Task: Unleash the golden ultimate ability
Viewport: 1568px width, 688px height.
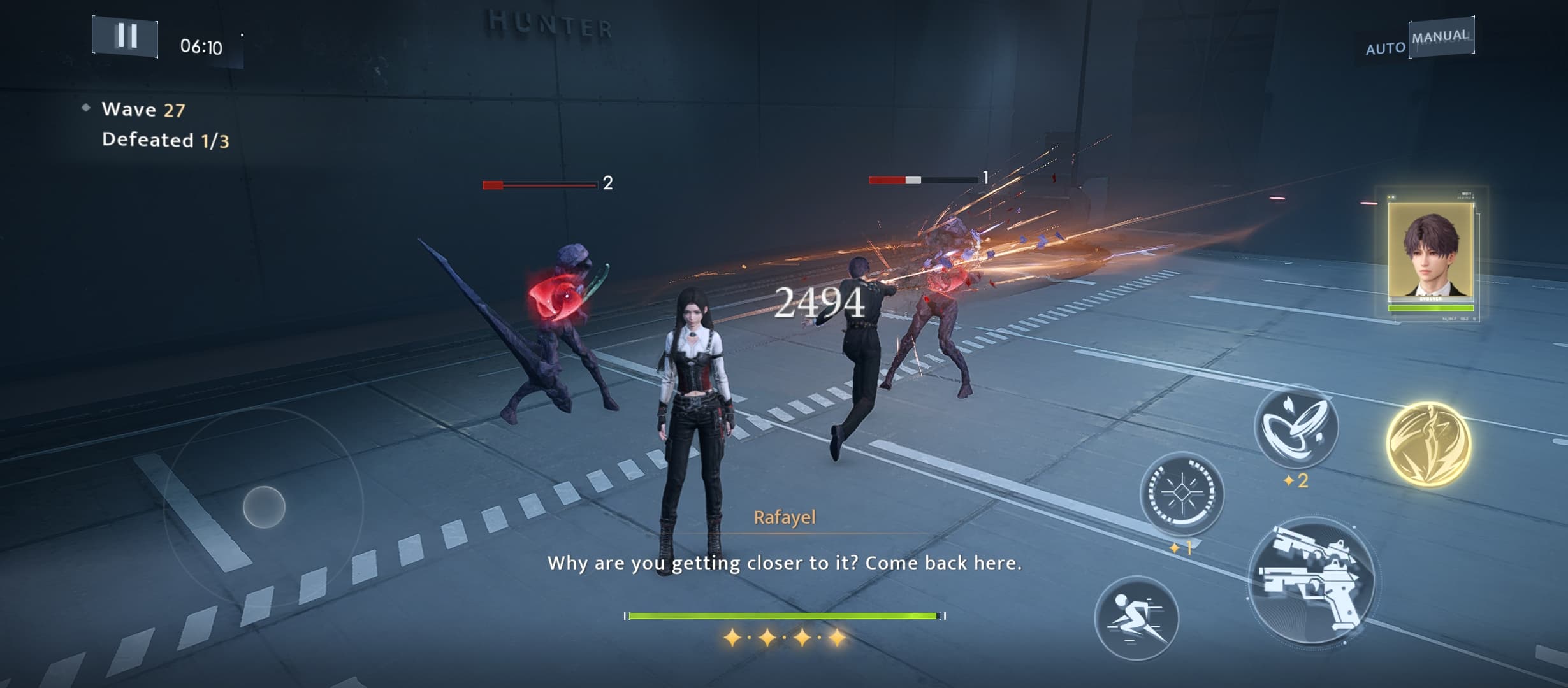Action: [1428, 444]
